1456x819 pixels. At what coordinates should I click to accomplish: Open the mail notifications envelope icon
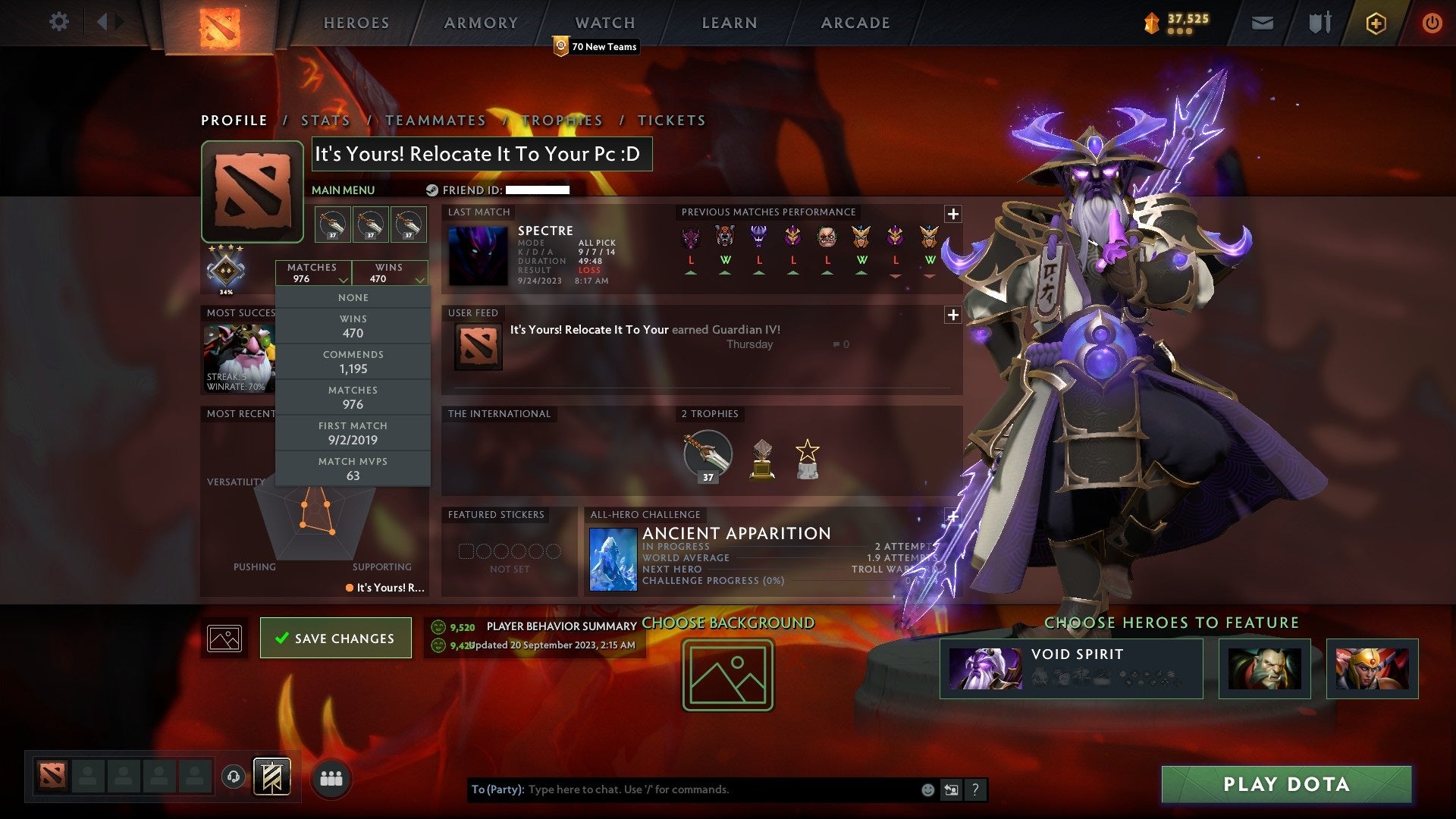click(1262, 23)
